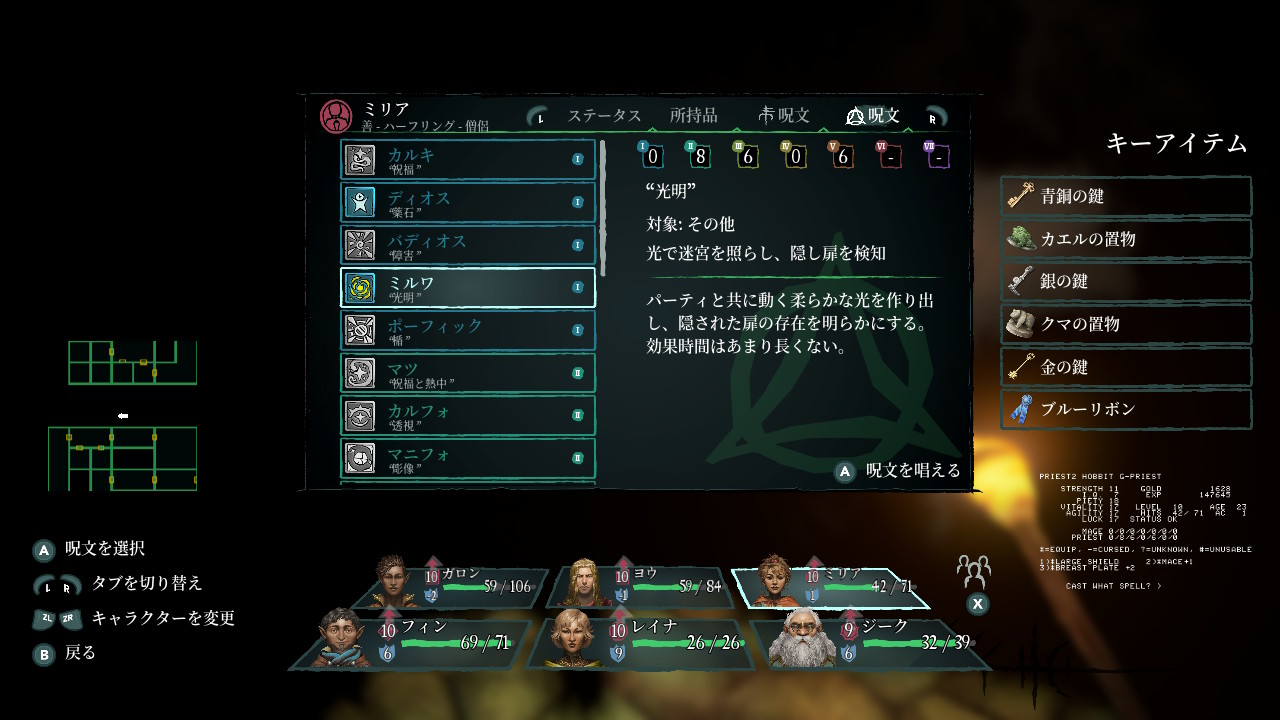Viewport: 1280px width, 720px height.
Task: Select the マツ spell entry
Action: click(x=468, y=373)
